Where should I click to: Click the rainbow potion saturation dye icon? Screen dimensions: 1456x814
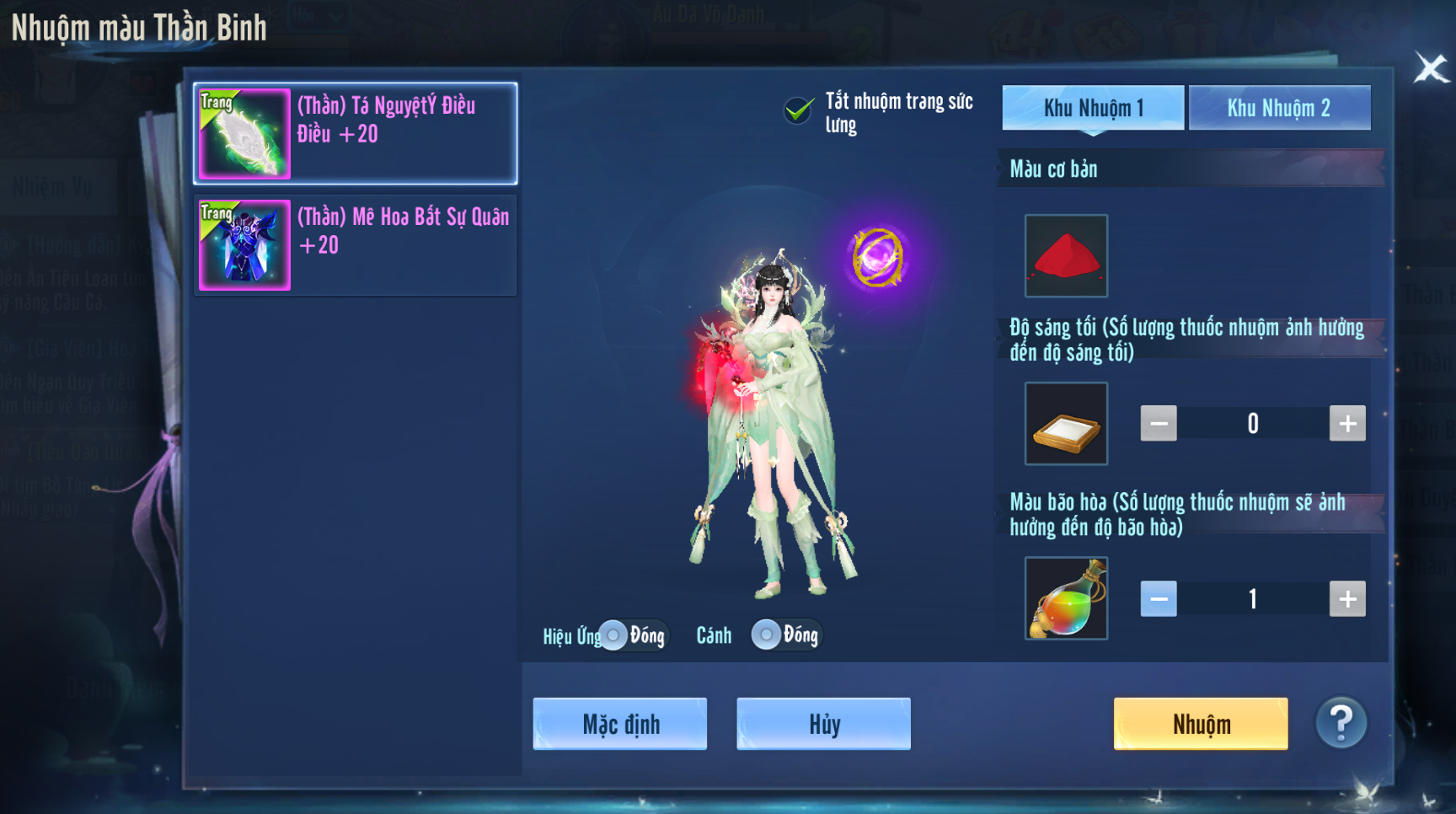click(x=1066, y=598)
